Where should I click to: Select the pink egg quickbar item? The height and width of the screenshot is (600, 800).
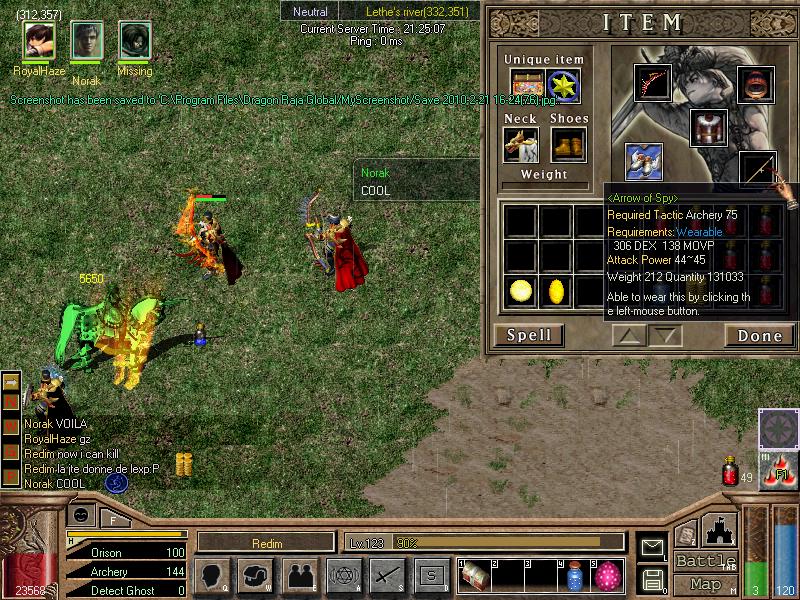coord(607,576)
